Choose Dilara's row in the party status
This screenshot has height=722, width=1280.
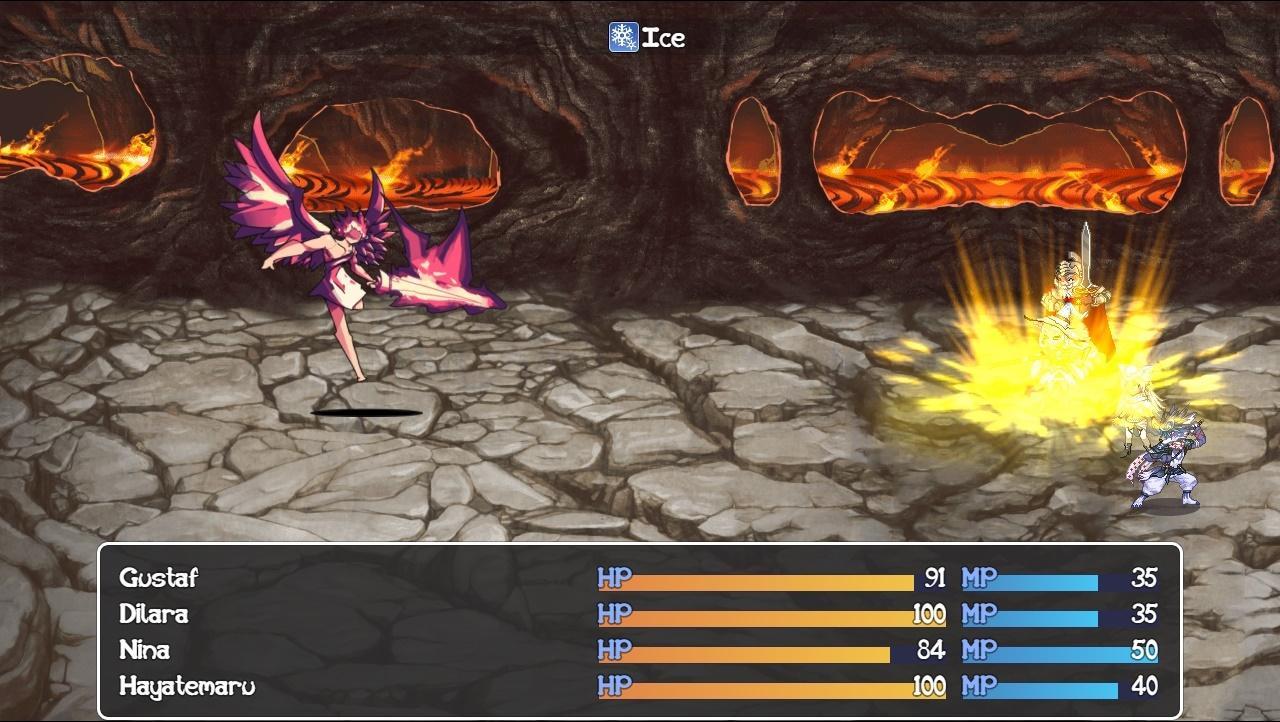pyautogui.click(x=154, y=614)
